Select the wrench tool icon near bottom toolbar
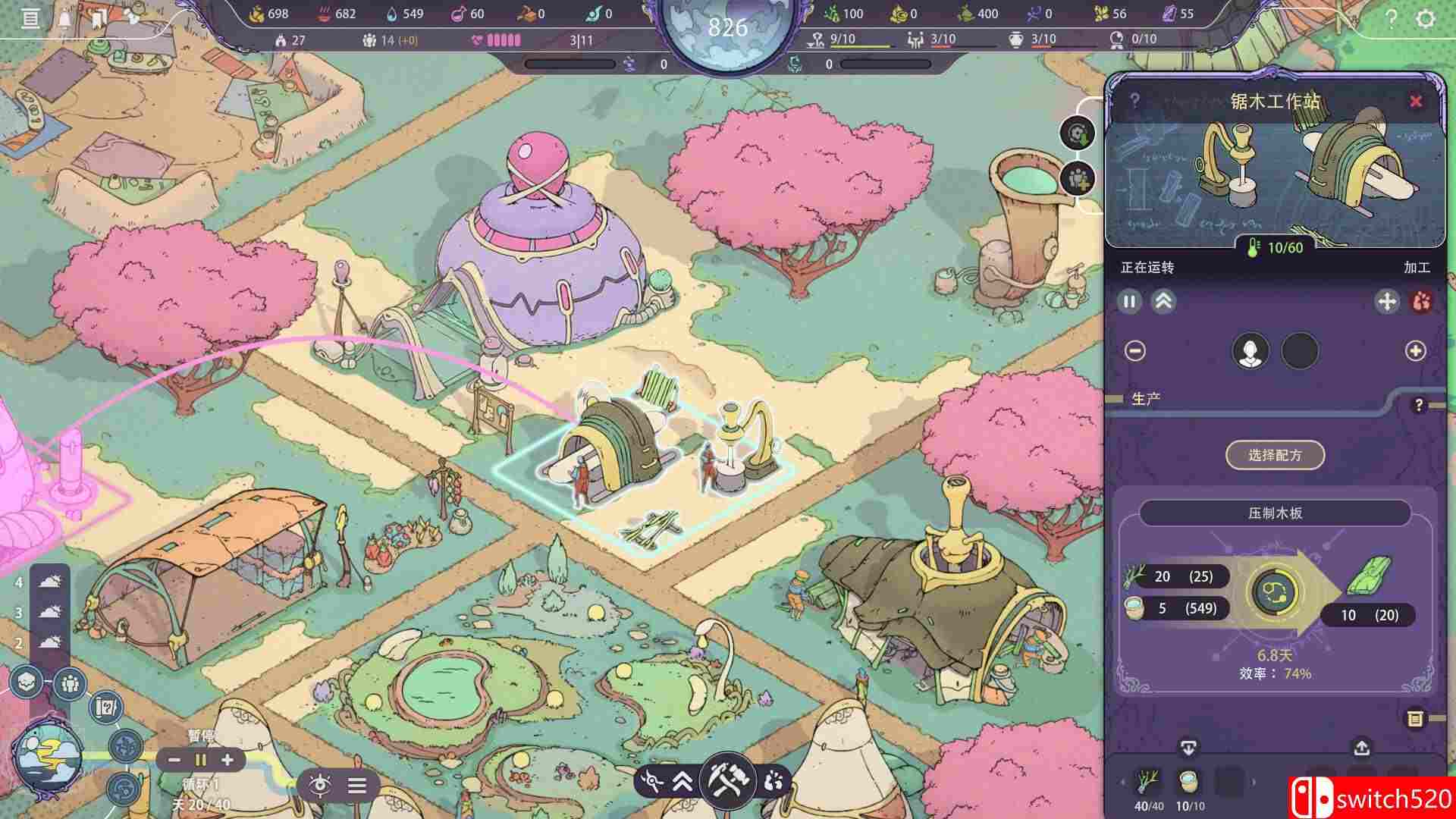 point(652,781)
